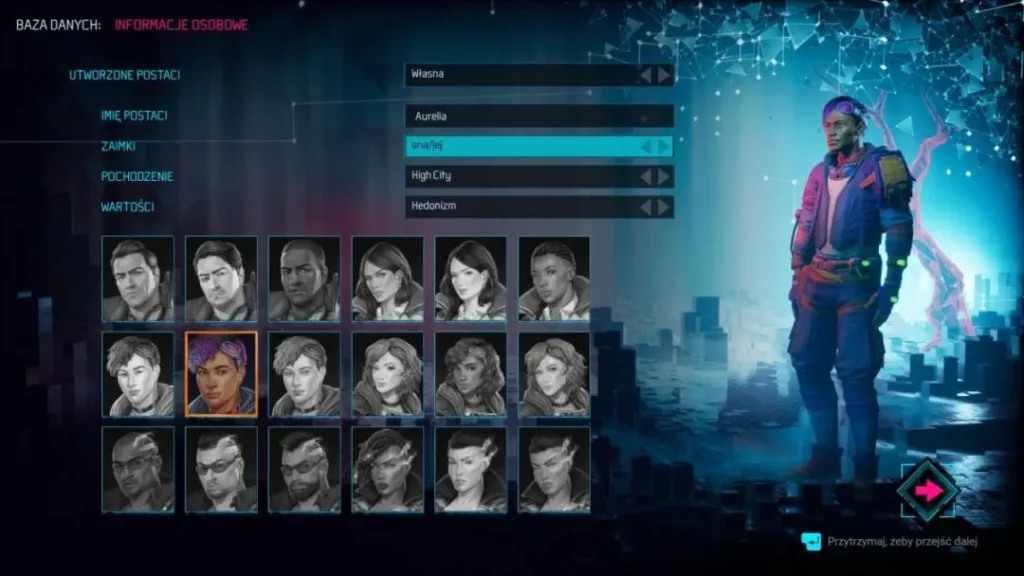Image resolution: width=1024 pixels, height=576 pixels.
Task: Select the purple-haired colored portrait
Action: pos(221,374)
